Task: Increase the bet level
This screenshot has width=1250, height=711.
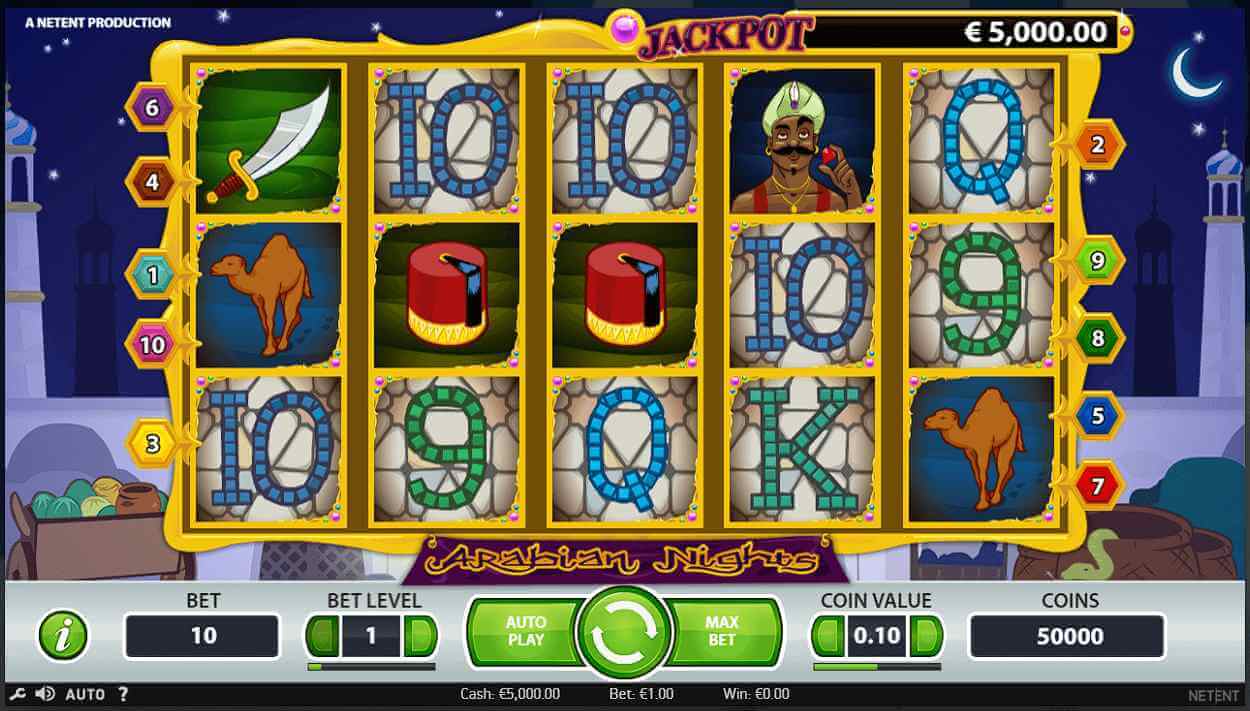Action: 421,636
